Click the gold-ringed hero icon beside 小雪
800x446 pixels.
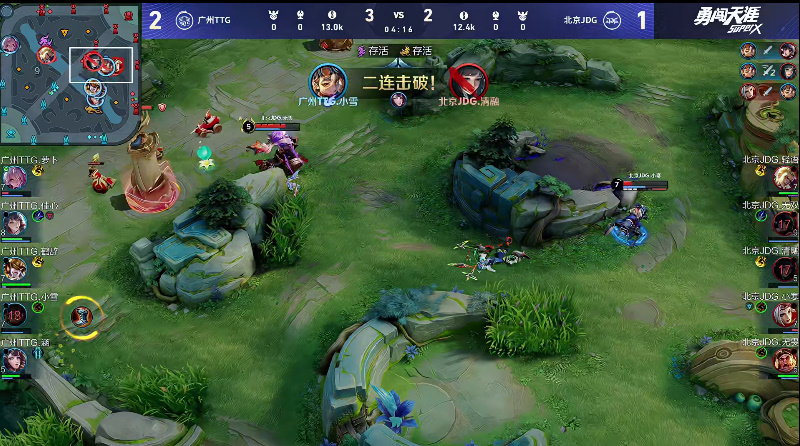click(82, 317)
